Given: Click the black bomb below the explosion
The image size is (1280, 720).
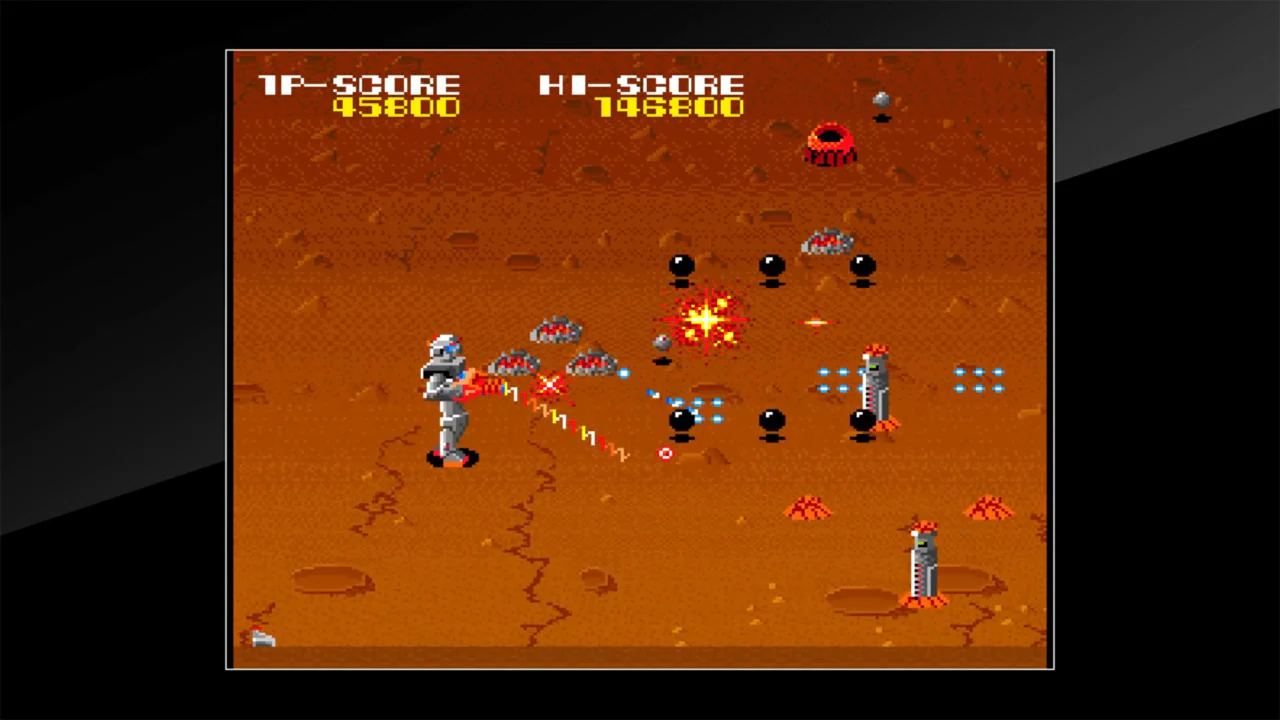Looking at the screenshot, I should 683,420.
